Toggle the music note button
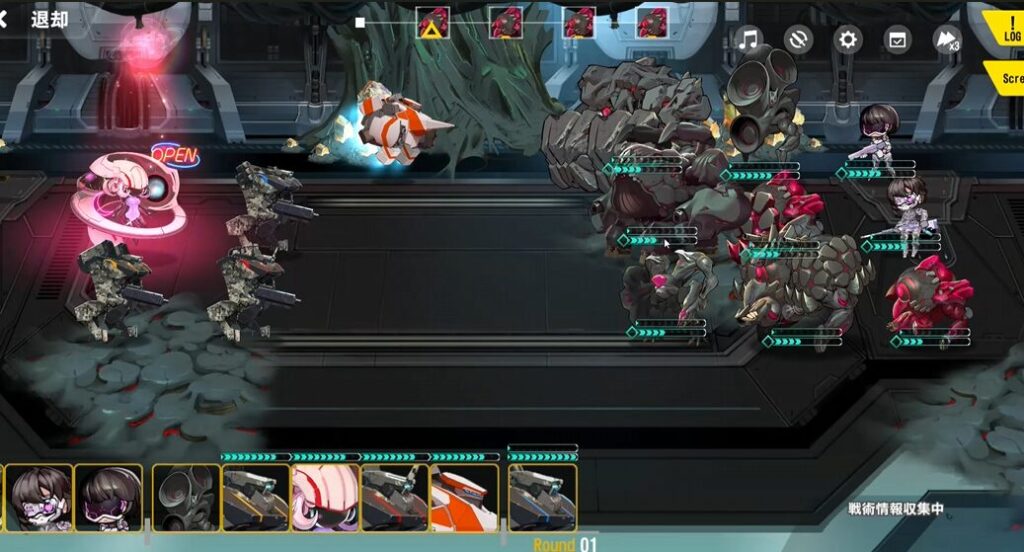The height and width of the screenshot is (552, 1024). 748,40
